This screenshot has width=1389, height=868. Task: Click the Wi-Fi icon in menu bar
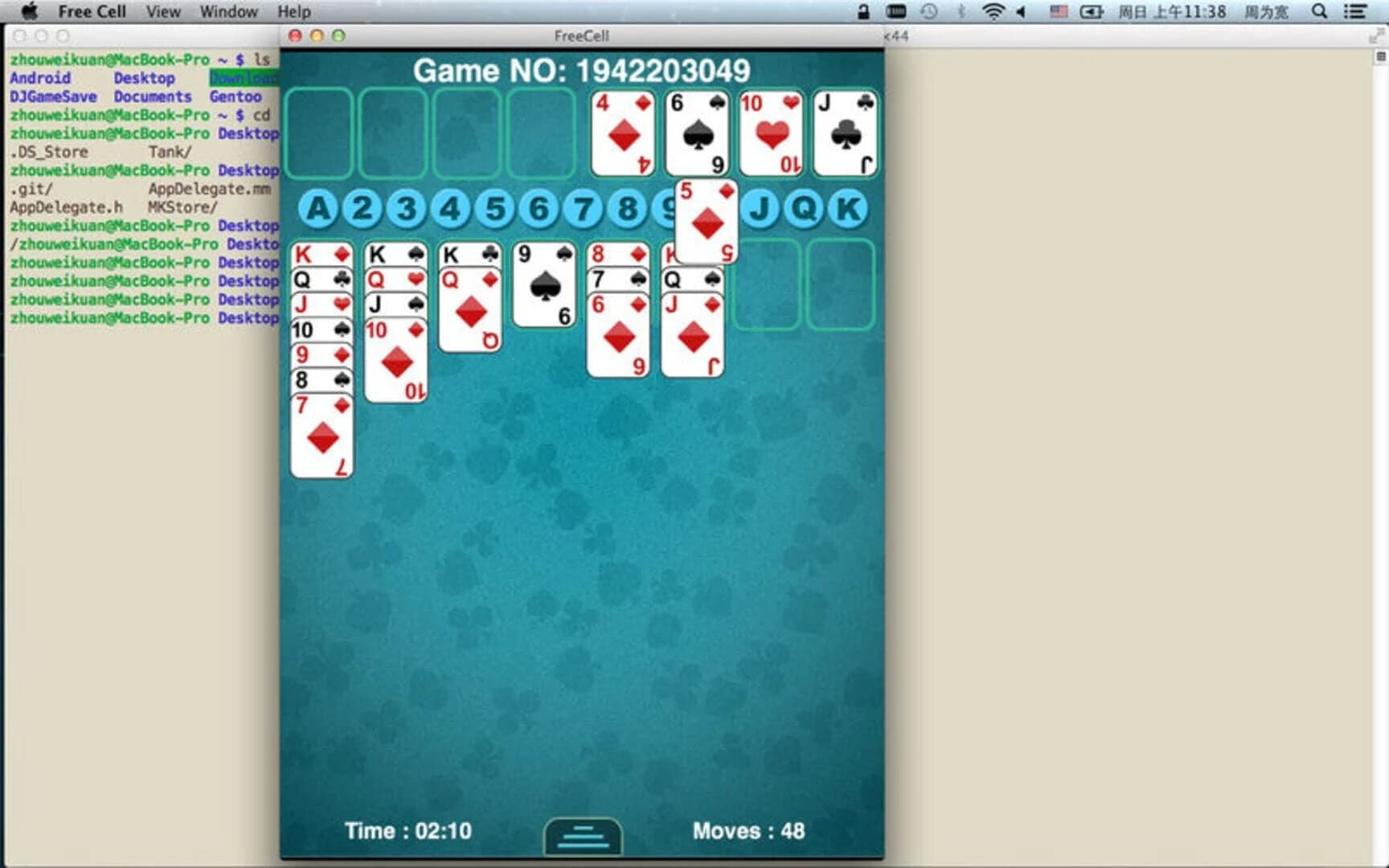coord(992,12)
